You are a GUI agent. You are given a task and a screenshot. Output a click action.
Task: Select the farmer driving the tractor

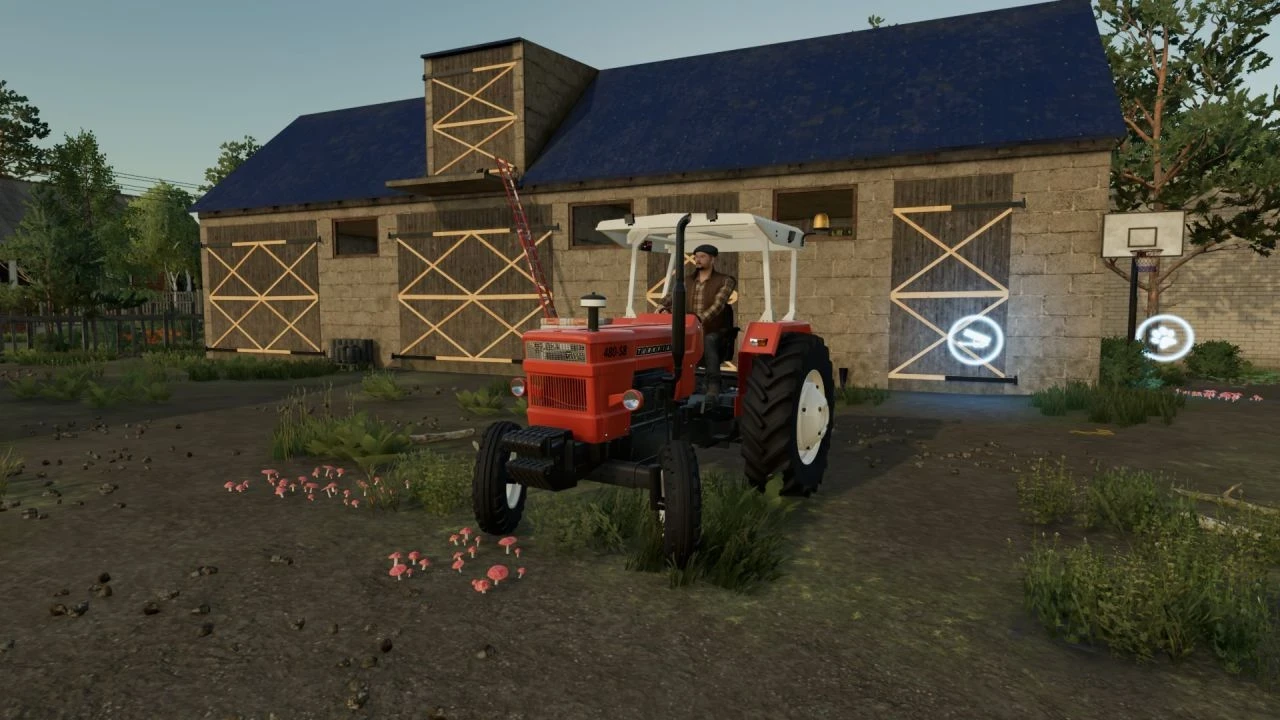point(707,290)
